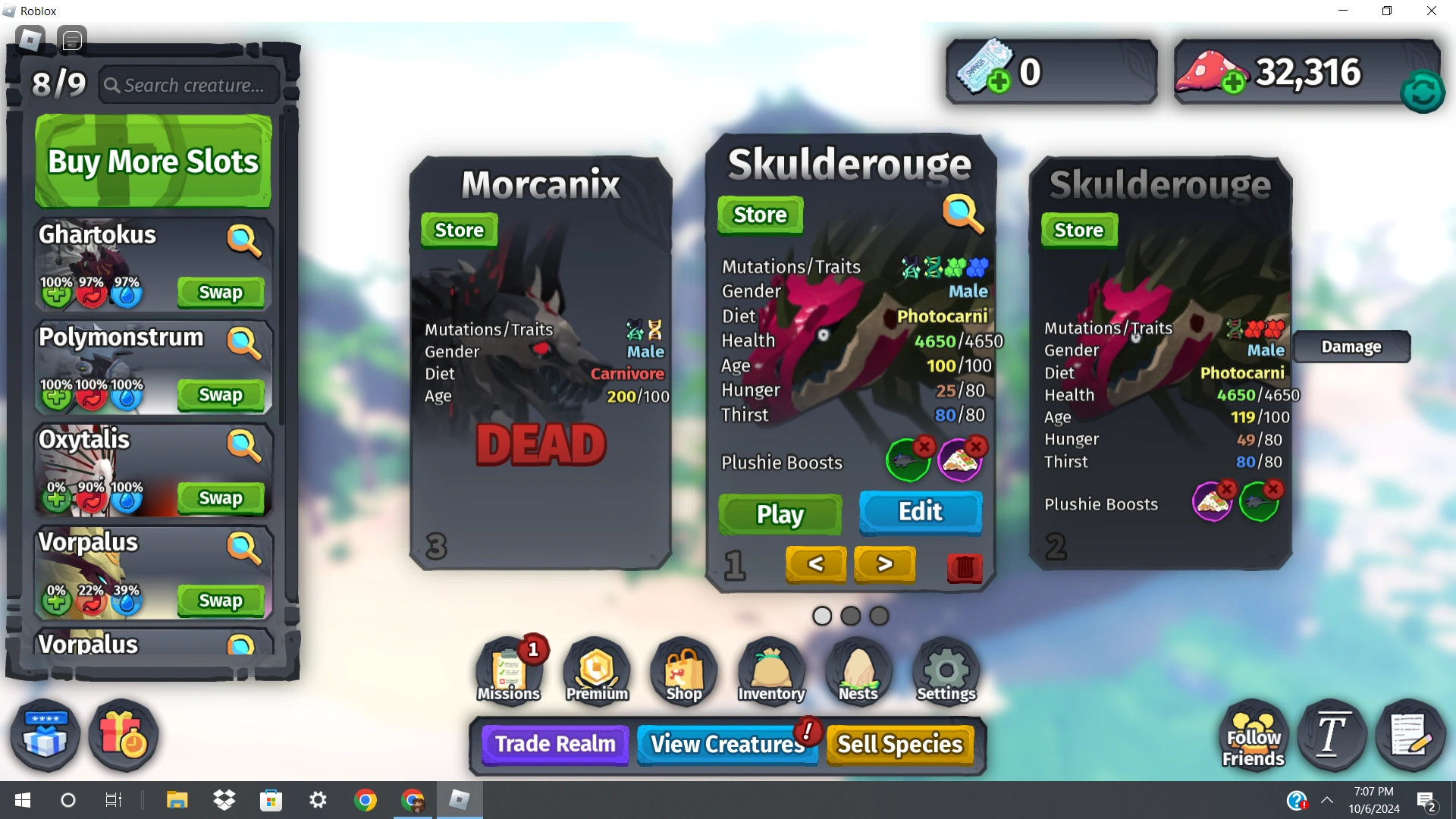The width and height of the screenshot is (1456, 819).
Task: Click the mushroom currency refresh icon
Action: click(1423, 91)
